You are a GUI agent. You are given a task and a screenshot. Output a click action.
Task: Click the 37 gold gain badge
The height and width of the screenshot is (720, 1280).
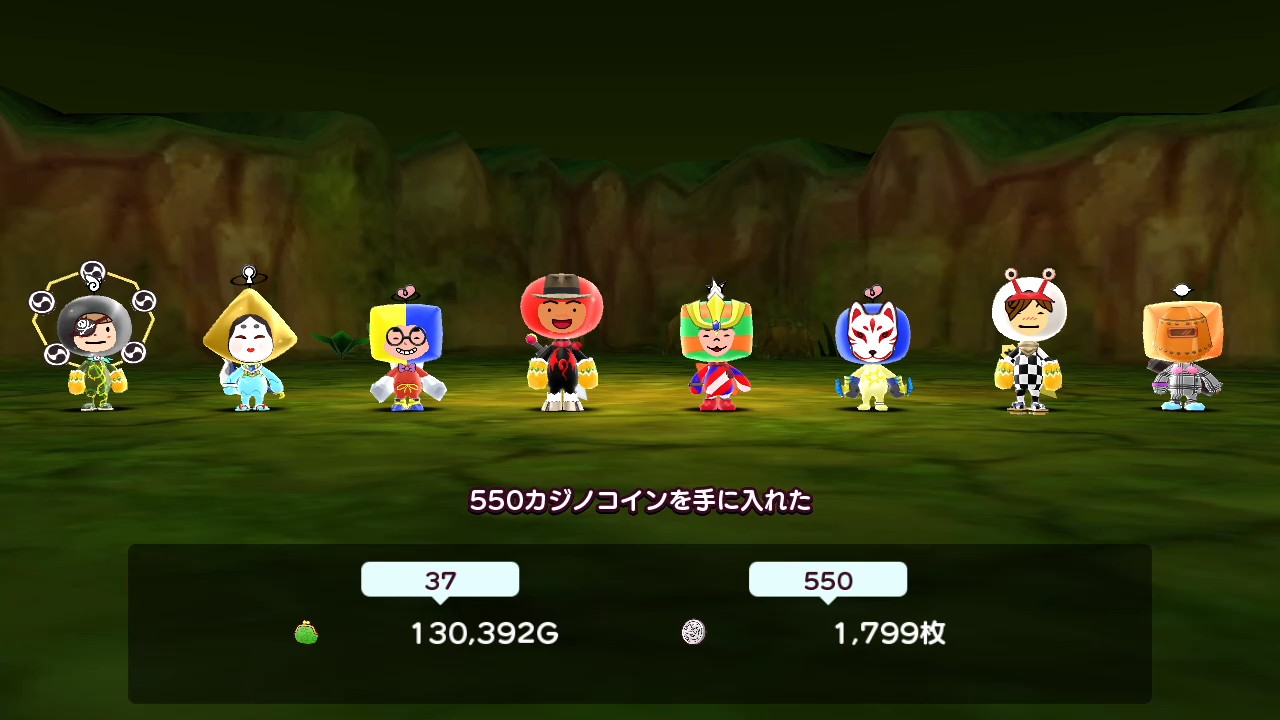(x=440, y=579)
